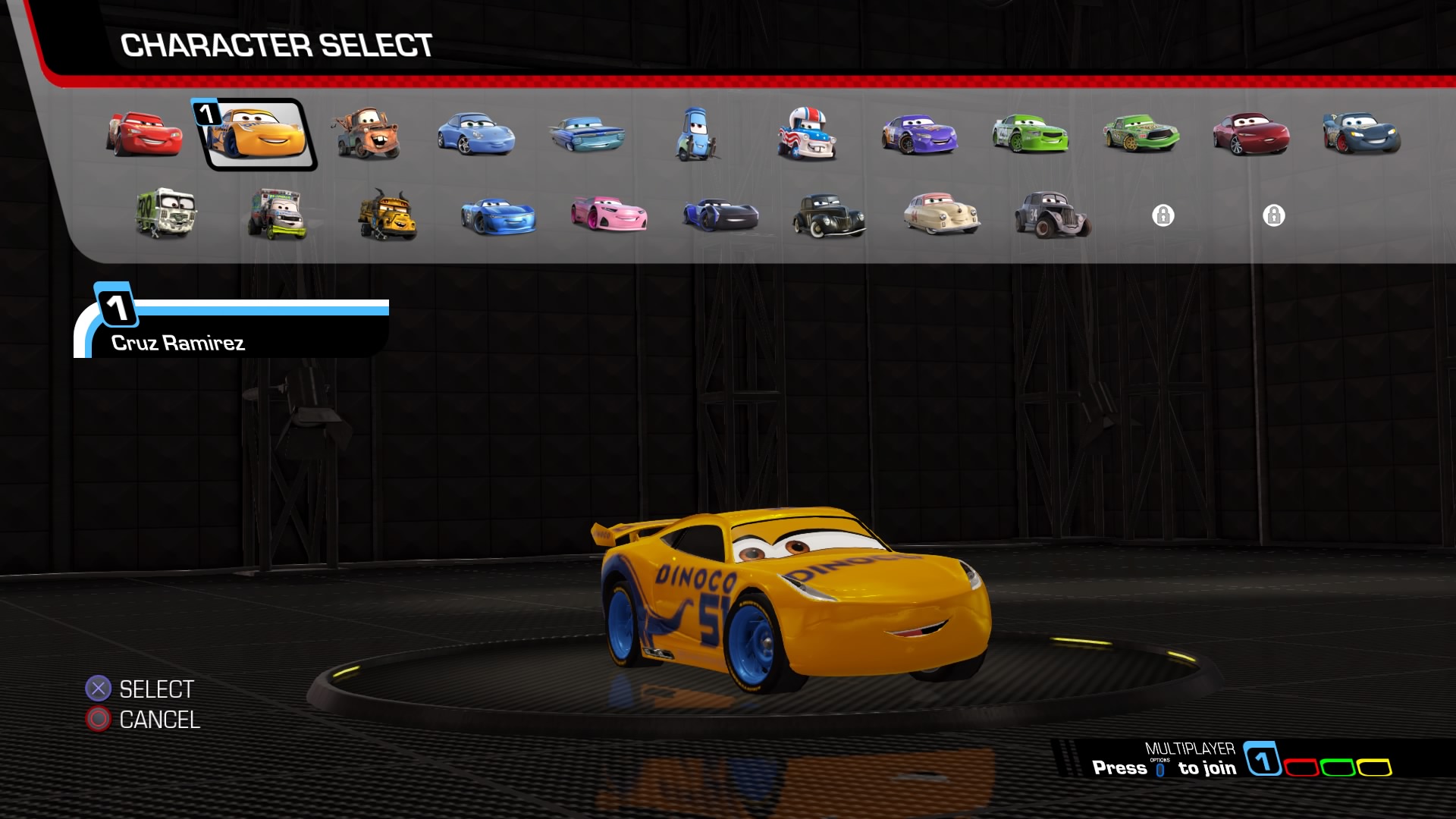
Task: Pick the helmeted stars-and-stripes Mater
Action: tap(807, 134)
